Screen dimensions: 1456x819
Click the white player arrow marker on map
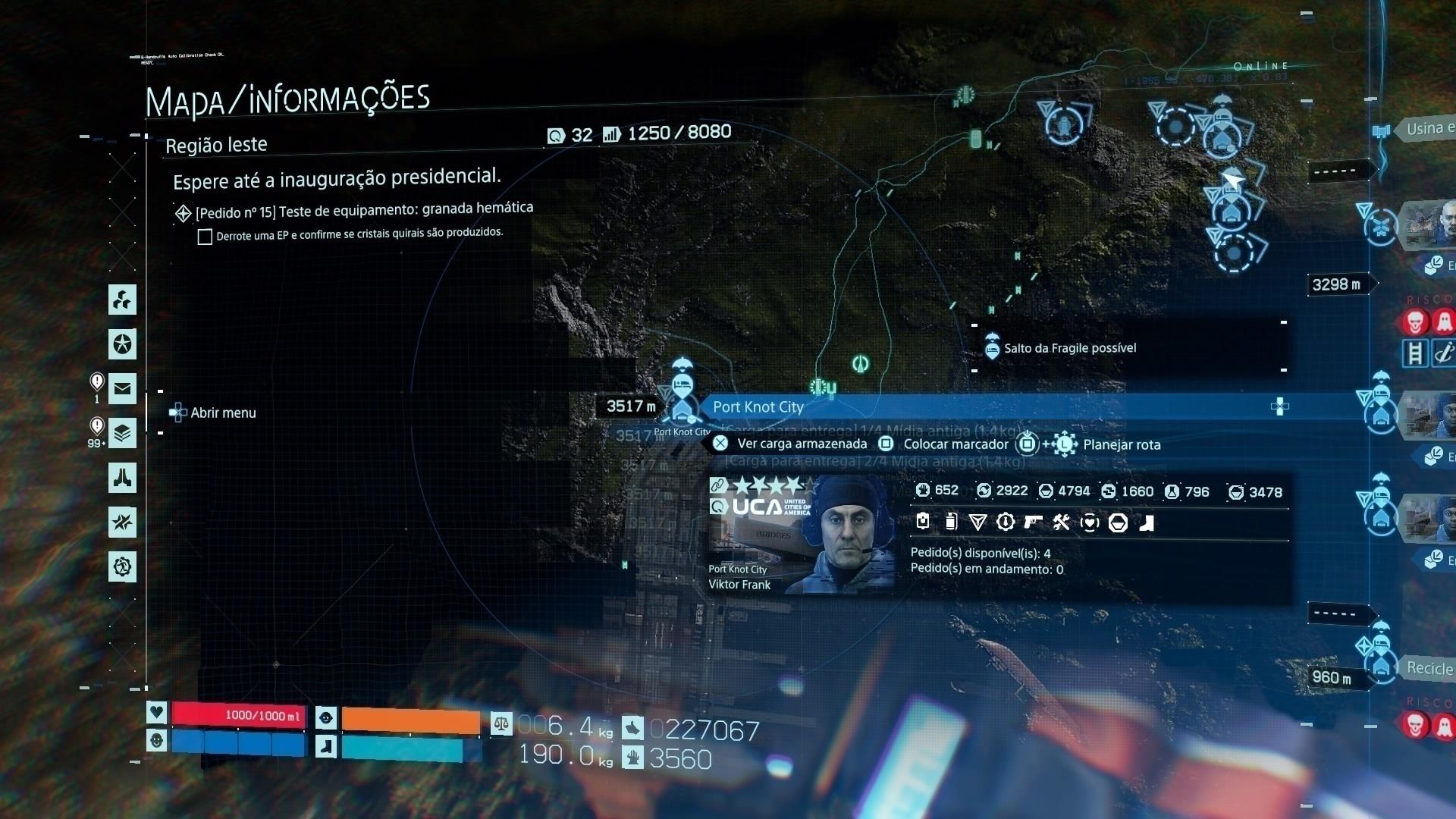[x=1233, y=180]
